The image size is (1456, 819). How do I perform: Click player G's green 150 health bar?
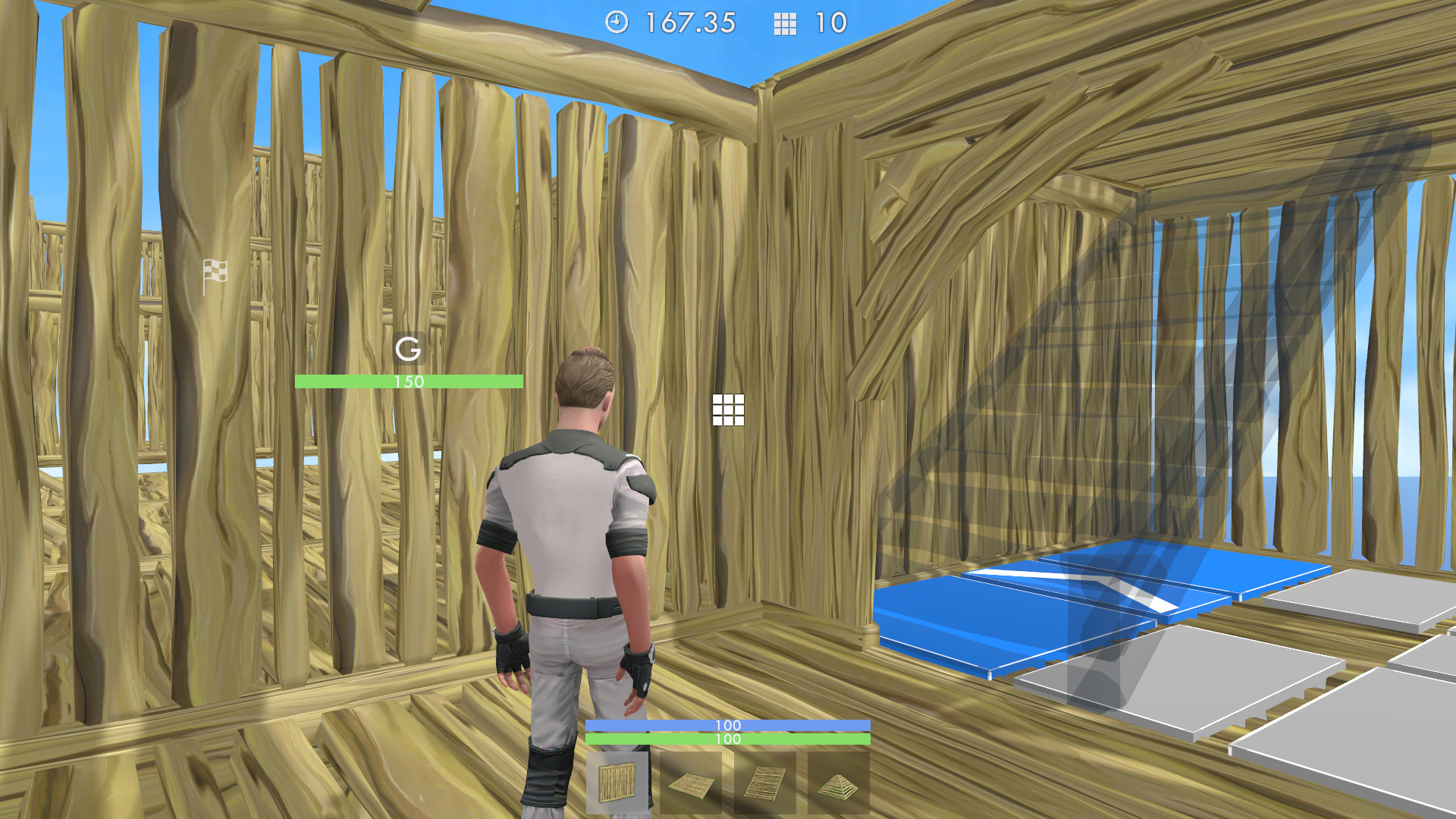pyautogui.click(x=409, y=381)
